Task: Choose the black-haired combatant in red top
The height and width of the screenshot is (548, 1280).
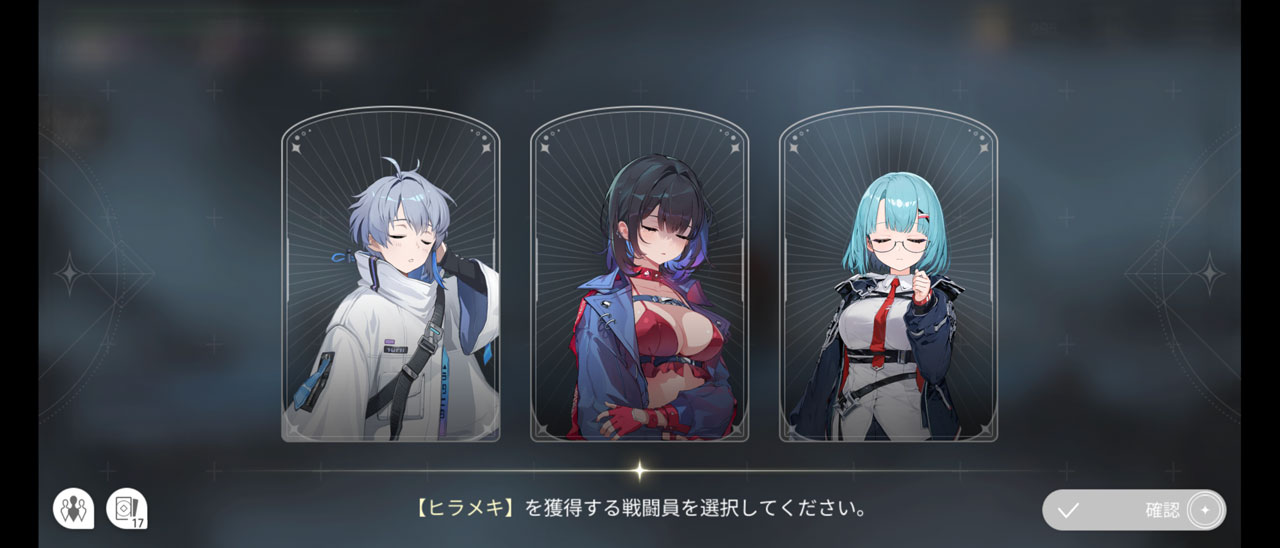Action: [x=639, y=275]
